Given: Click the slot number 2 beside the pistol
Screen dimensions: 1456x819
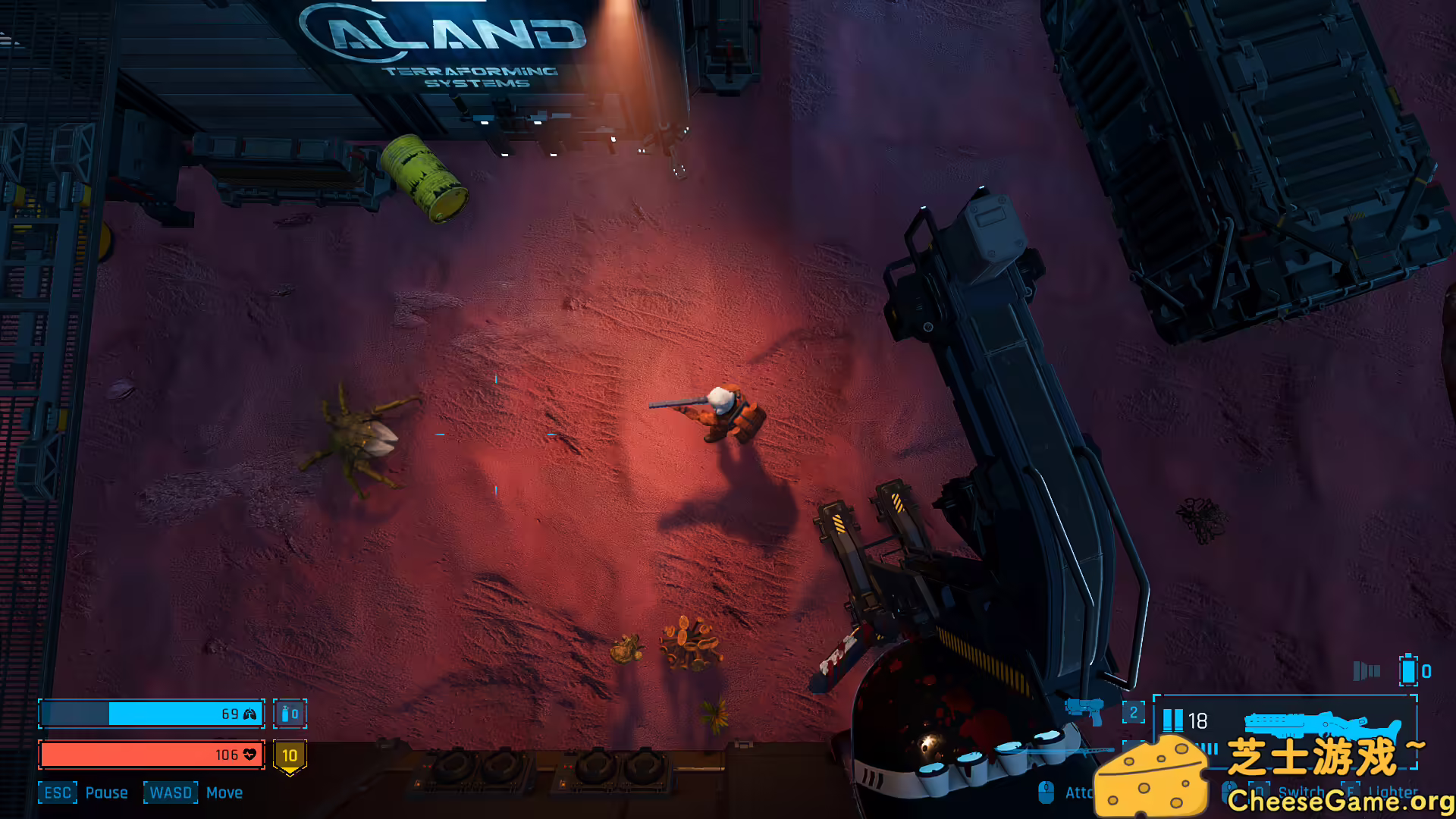Looking at the screenshot, I should point(1133,711).
